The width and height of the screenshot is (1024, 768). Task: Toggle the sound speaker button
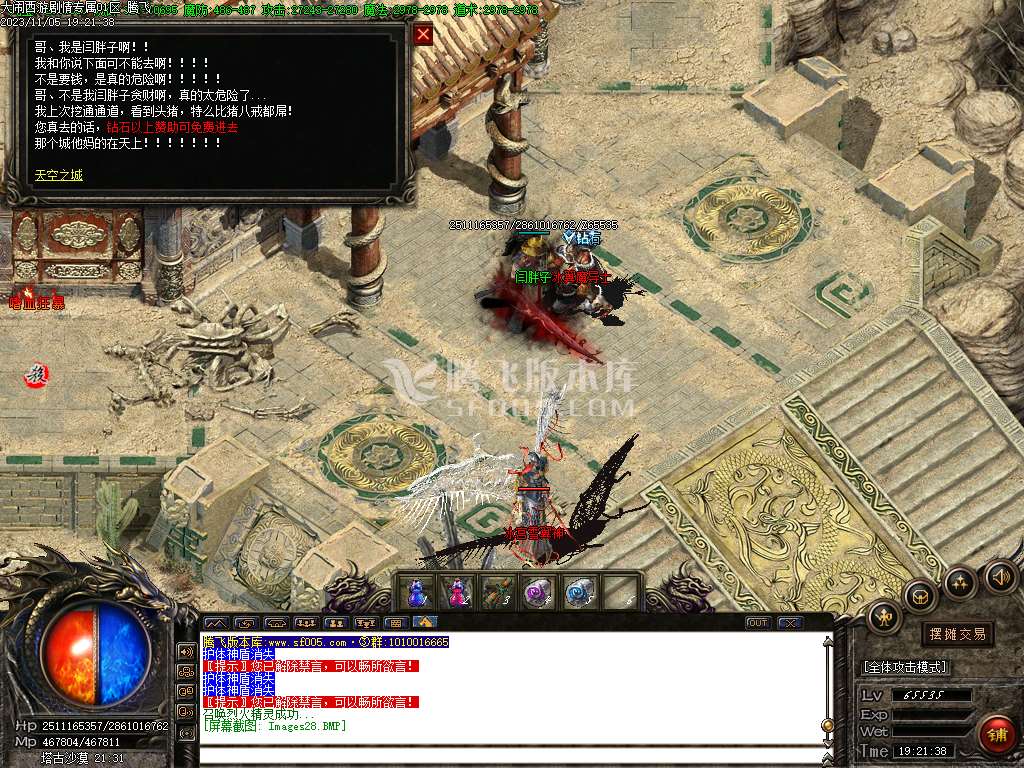pyautogui.click(x=999, y=577)
